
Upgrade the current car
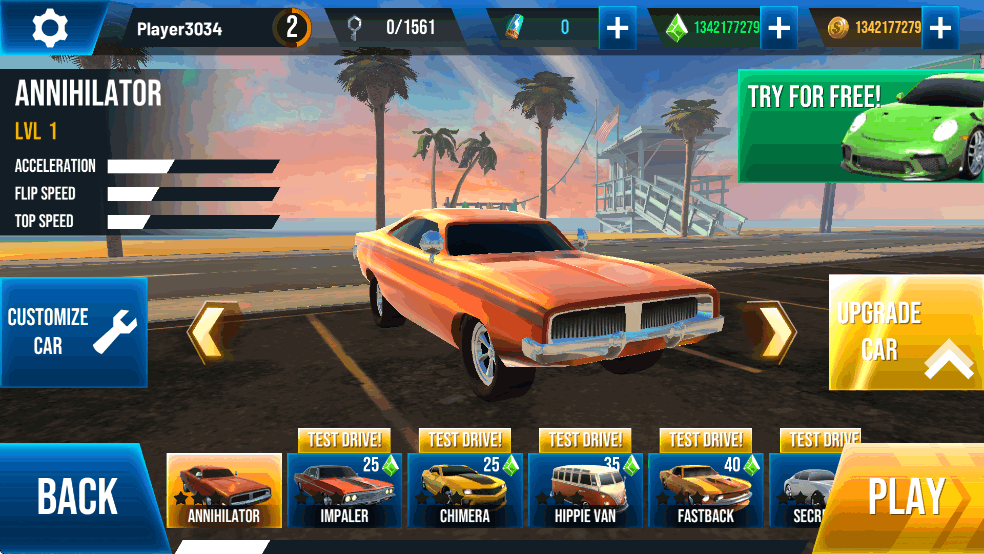(905, 332)
